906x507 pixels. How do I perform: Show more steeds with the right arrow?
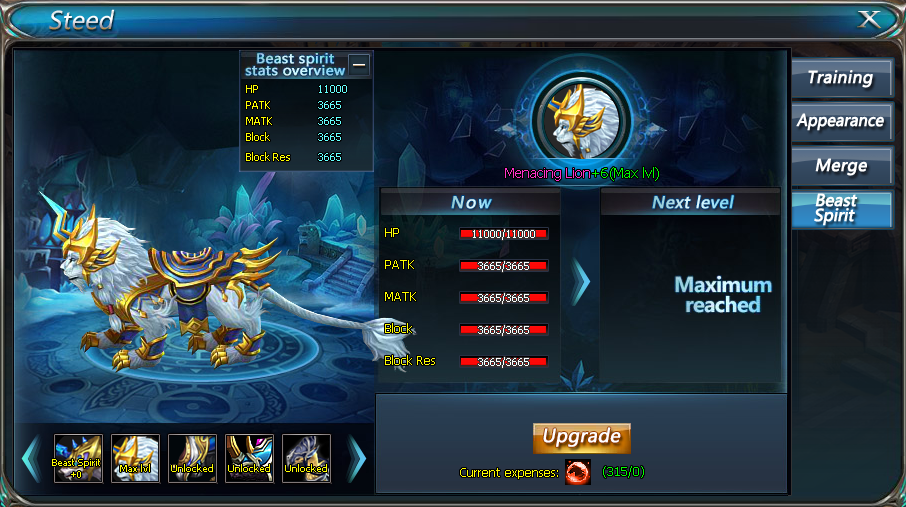[x=357, y=459]
